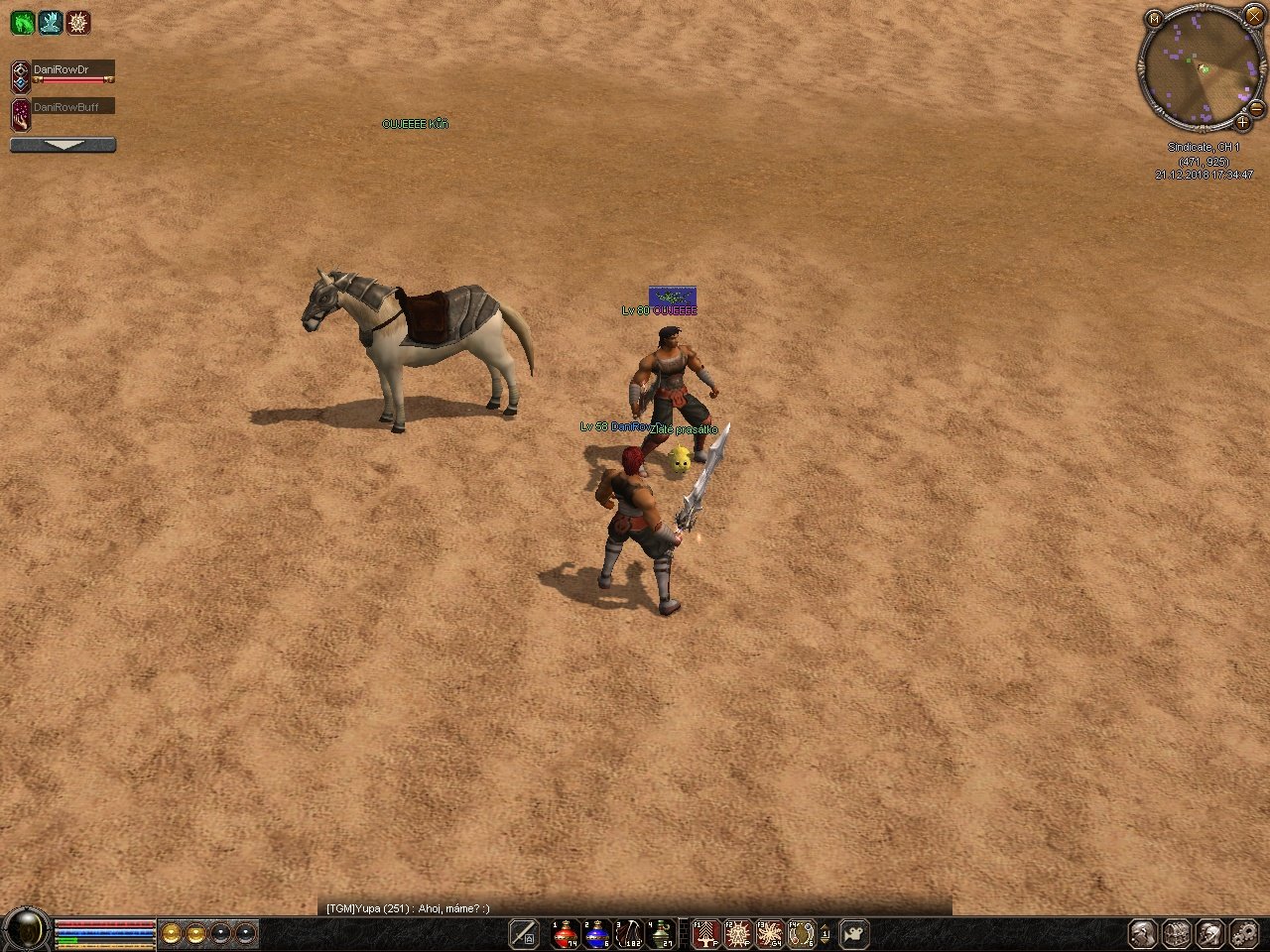The image size is (1270, 952).
Task: Zoom out the minimap with the minus button
Action: coord(1255,107)
